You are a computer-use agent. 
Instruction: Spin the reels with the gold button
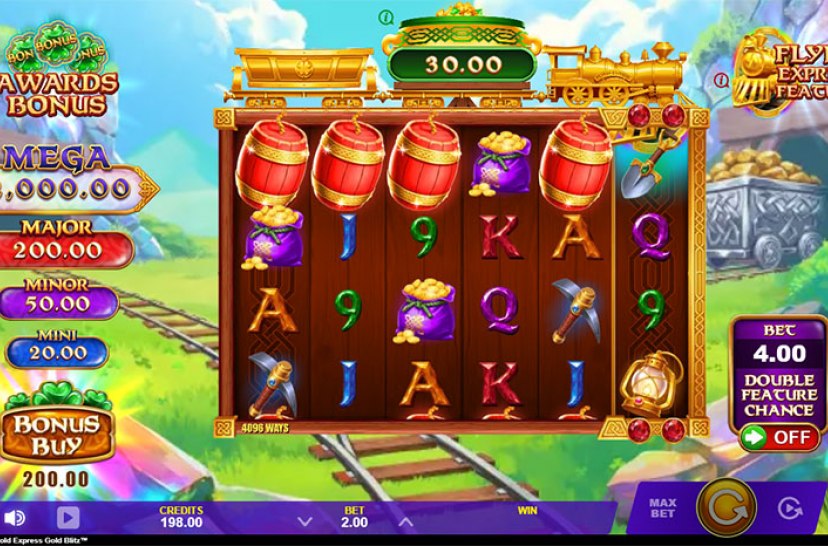(725, 507)
